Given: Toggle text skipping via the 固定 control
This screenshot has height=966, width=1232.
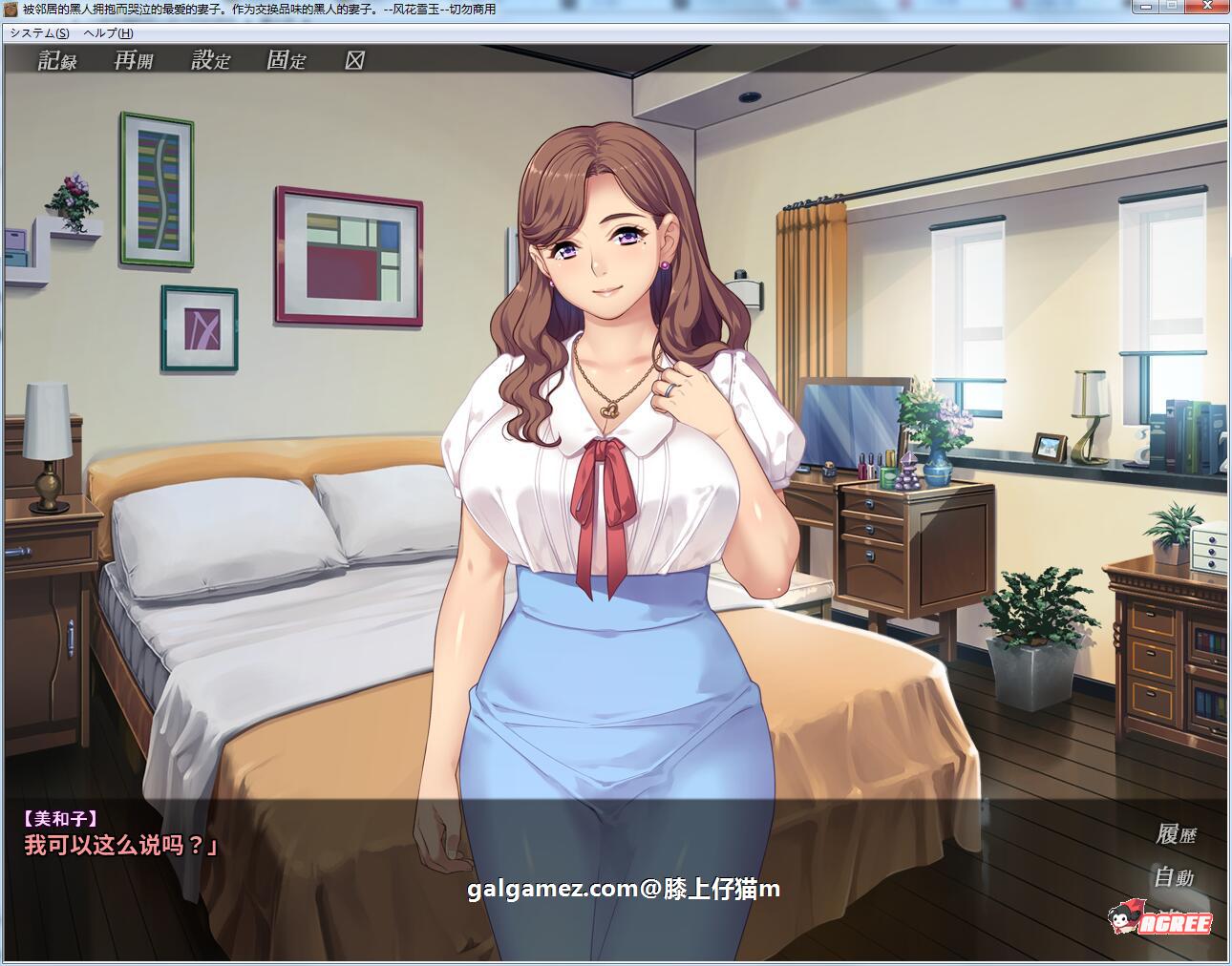Looking at the screenshot, I should pos(288,61).
